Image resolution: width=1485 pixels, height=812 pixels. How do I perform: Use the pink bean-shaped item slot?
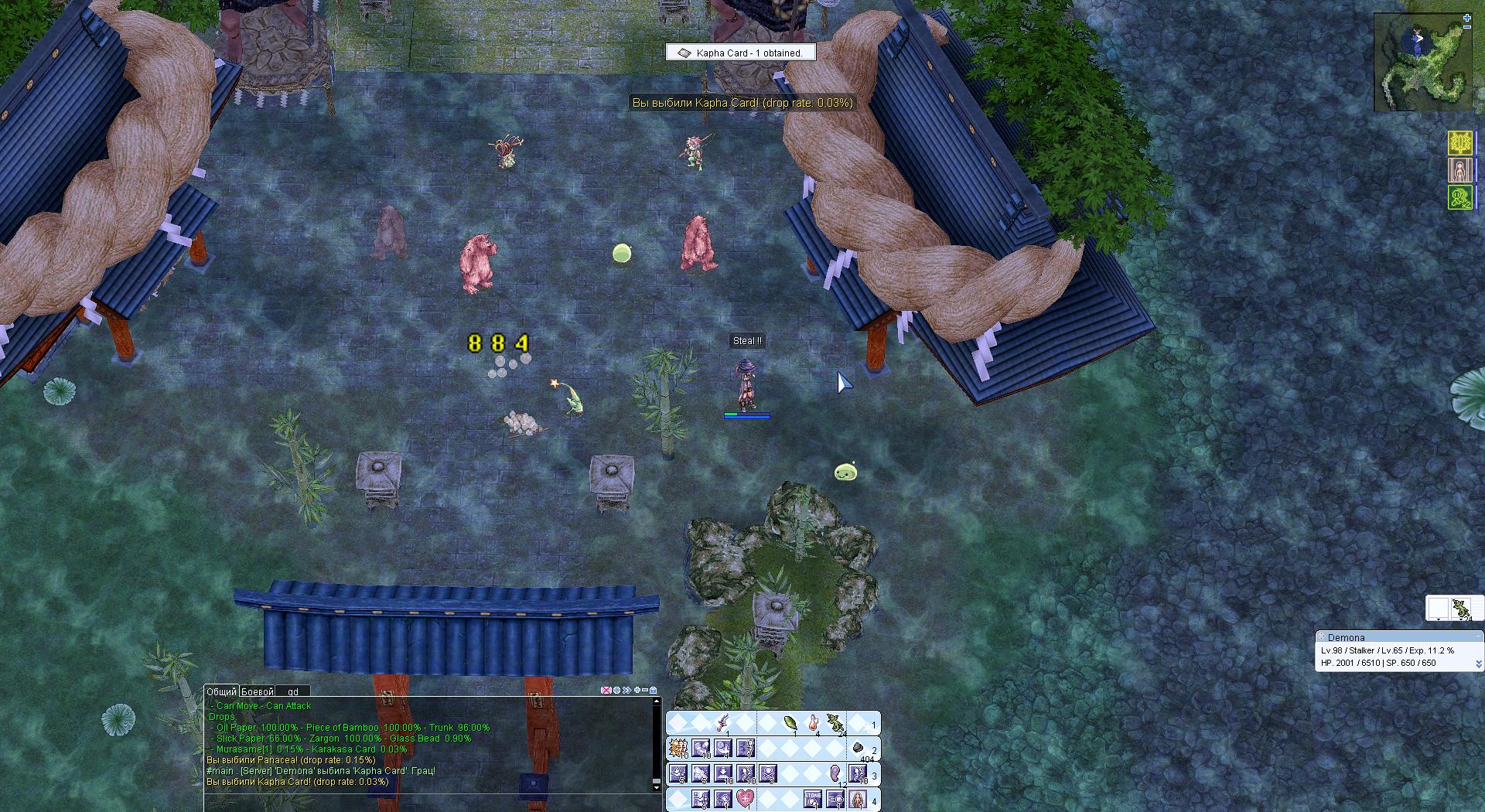[836, 773]
